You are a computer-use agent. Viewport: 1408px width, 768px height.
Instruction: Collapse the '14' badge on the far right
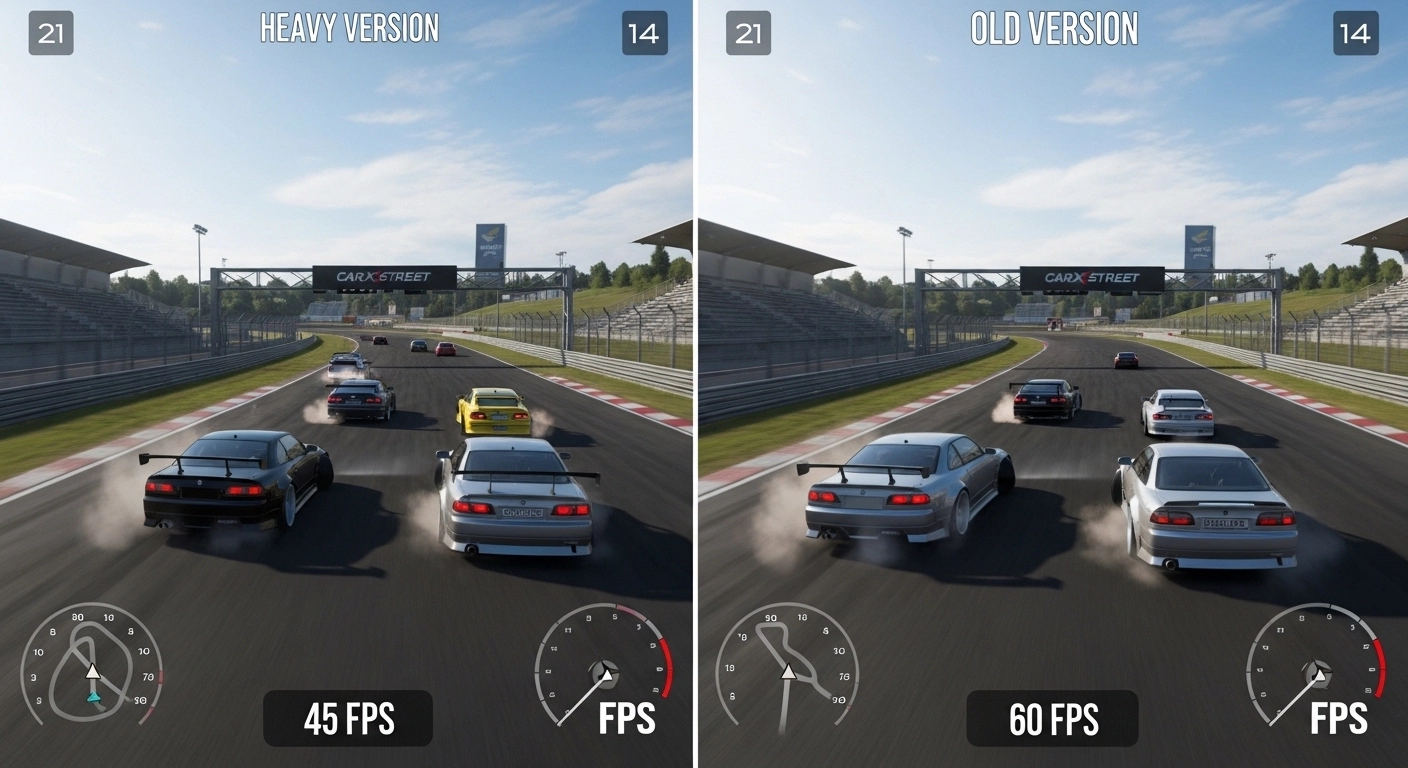[1356, 33]
